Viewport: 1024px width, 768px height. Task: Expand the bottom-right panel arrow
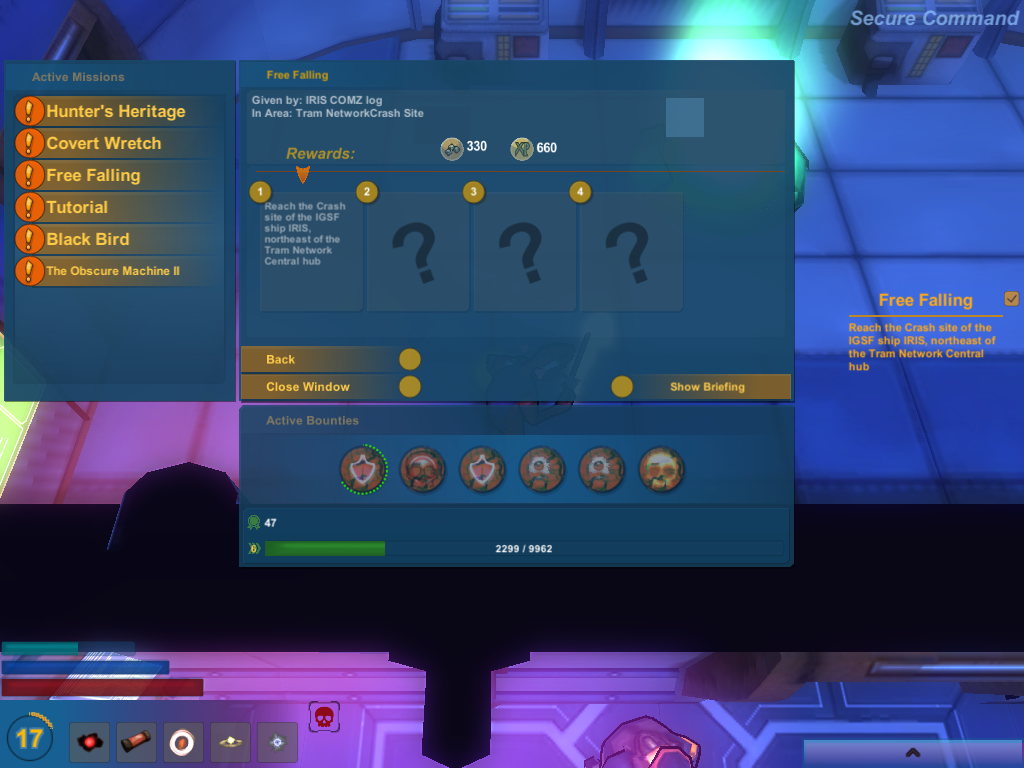(x=911, y=752)
